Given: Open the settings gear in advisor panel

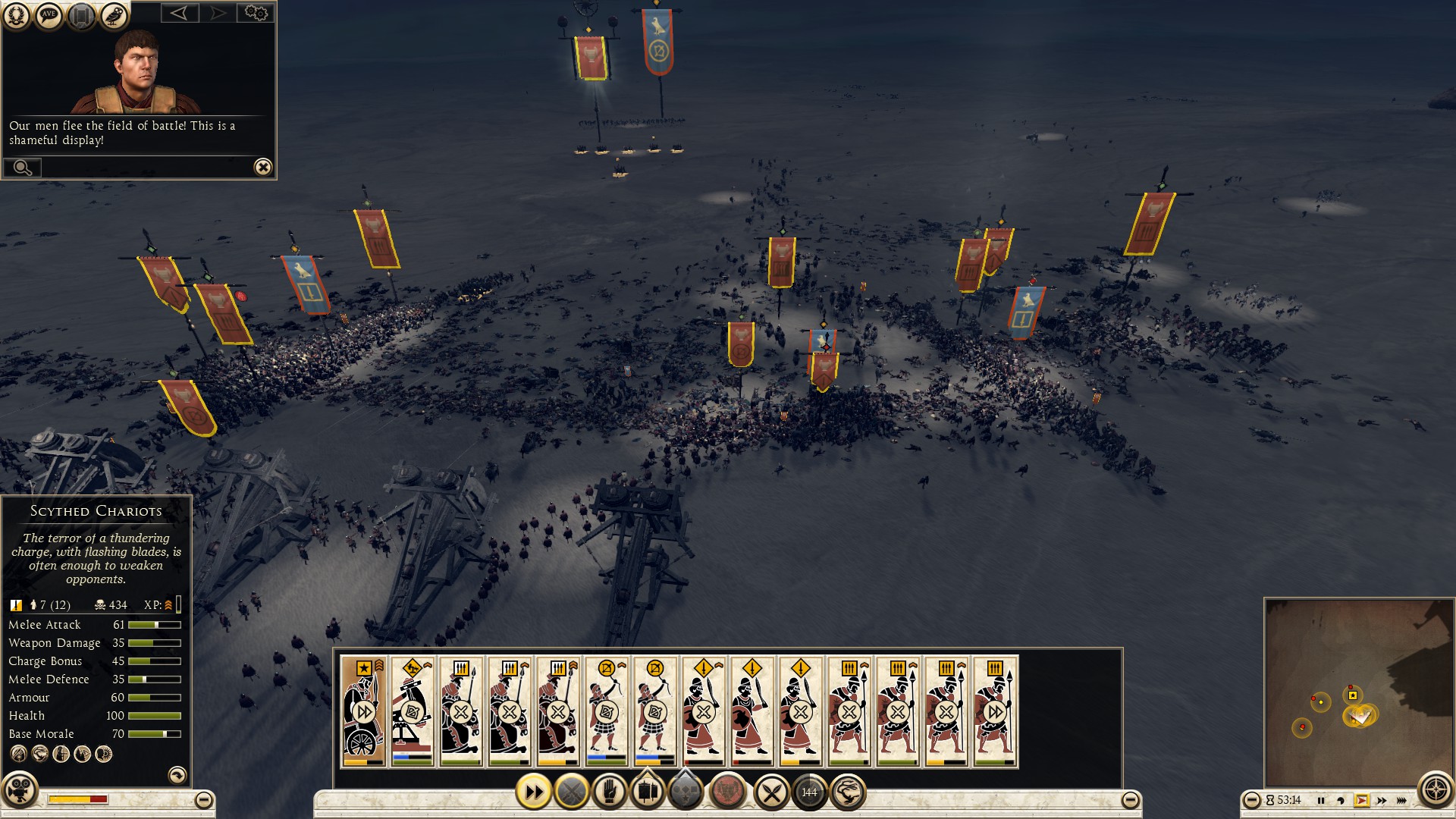Looking at the screenshot, I should pyautogui.click(x=256, y=14).
